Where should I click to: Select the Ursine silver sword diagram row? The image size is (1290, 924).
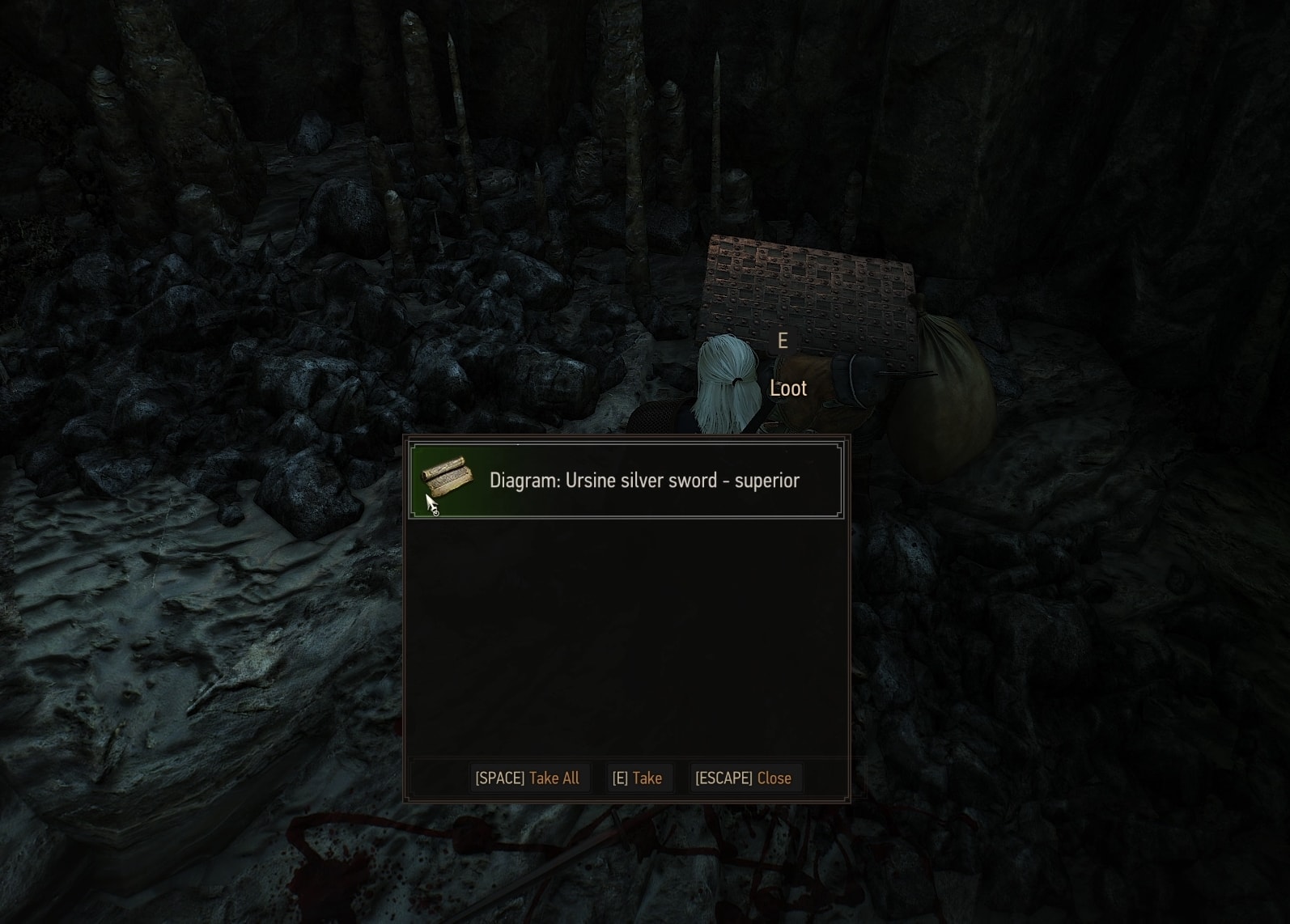pyautogui.click(x=626, y=481)
